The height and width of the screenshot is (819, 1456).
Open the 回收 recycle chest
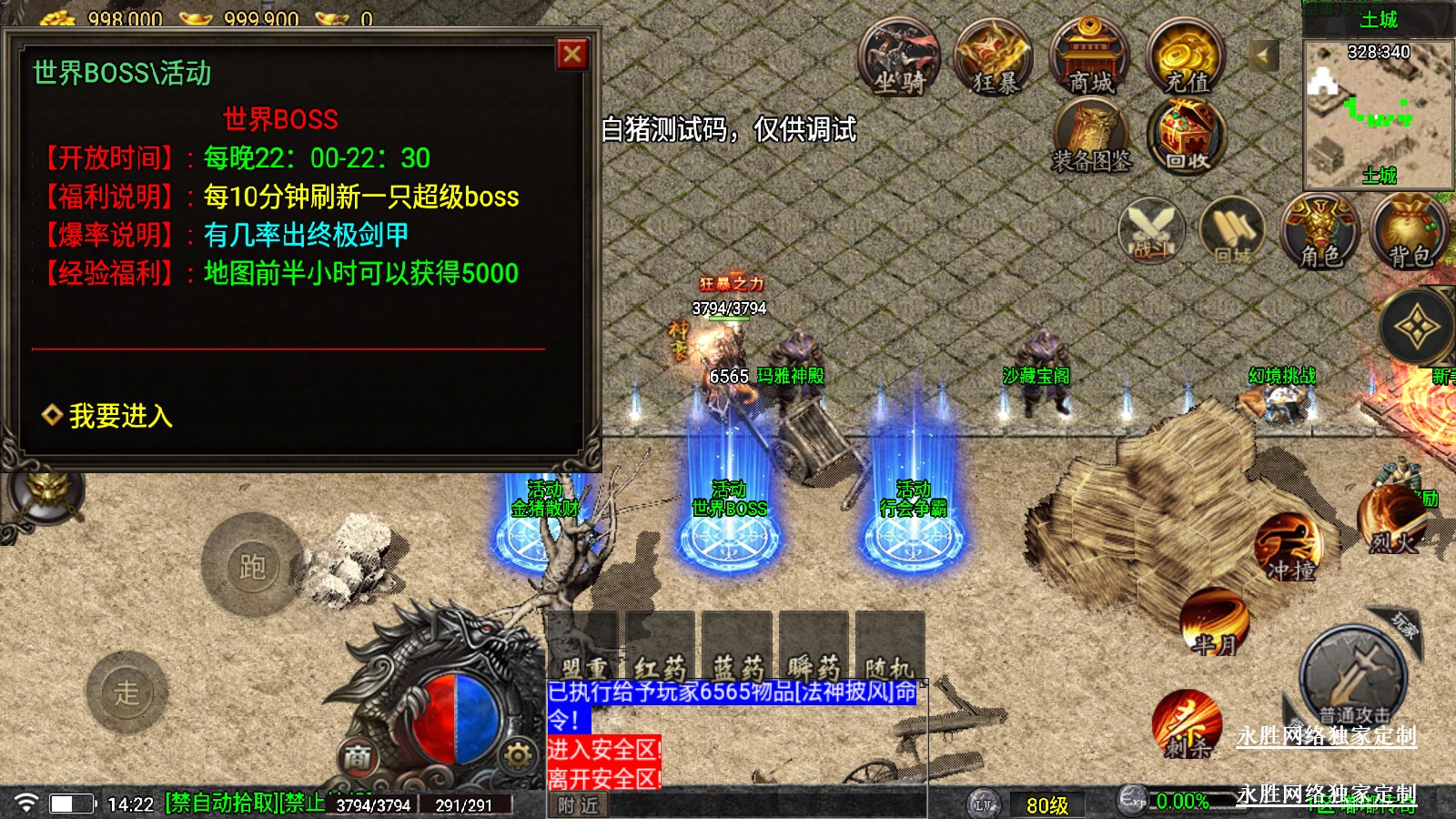1187,138
